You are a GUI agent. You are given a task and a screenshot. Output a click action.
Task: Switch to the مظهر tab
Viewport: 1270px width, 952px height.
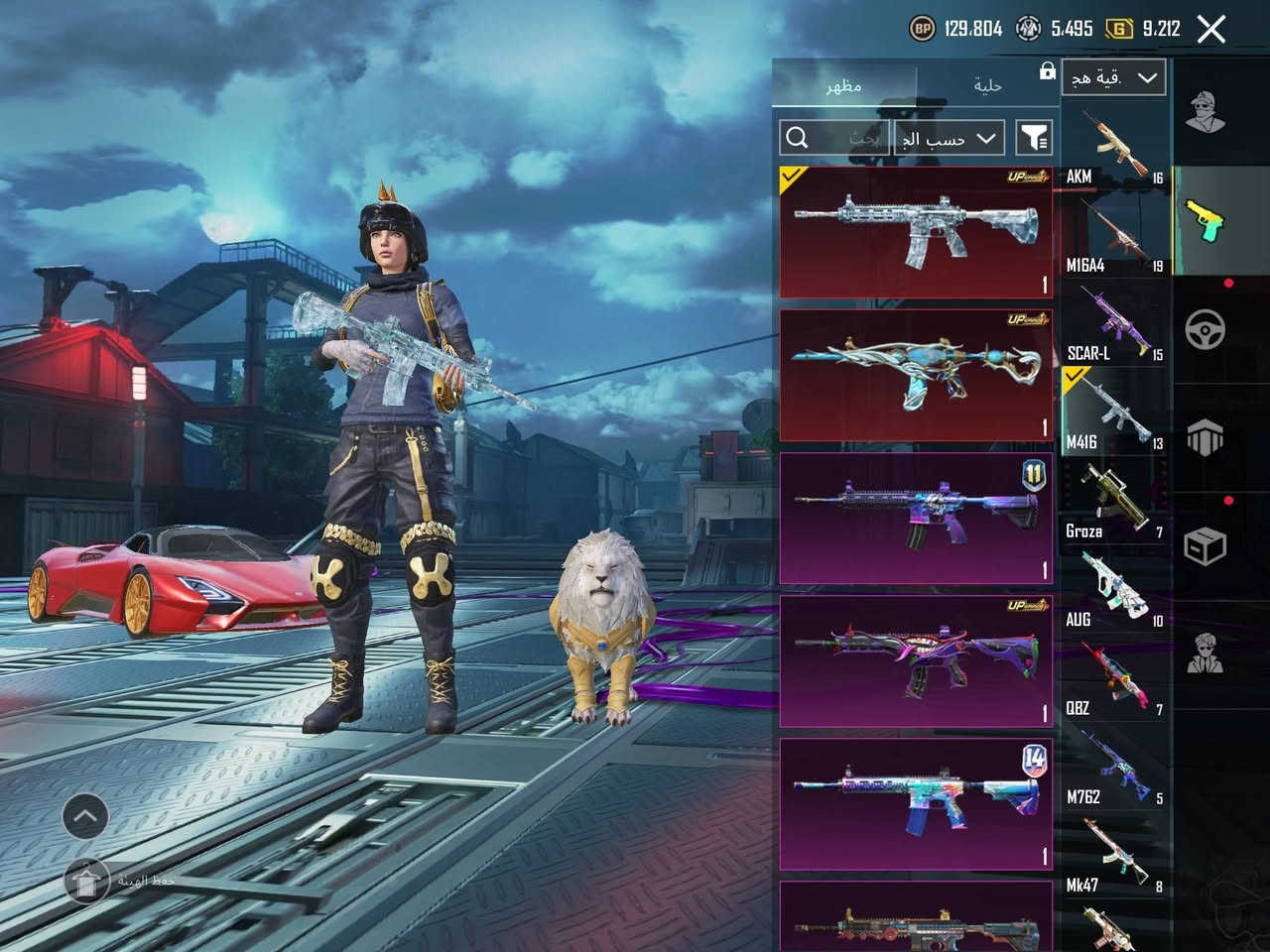tap(843, 85)
